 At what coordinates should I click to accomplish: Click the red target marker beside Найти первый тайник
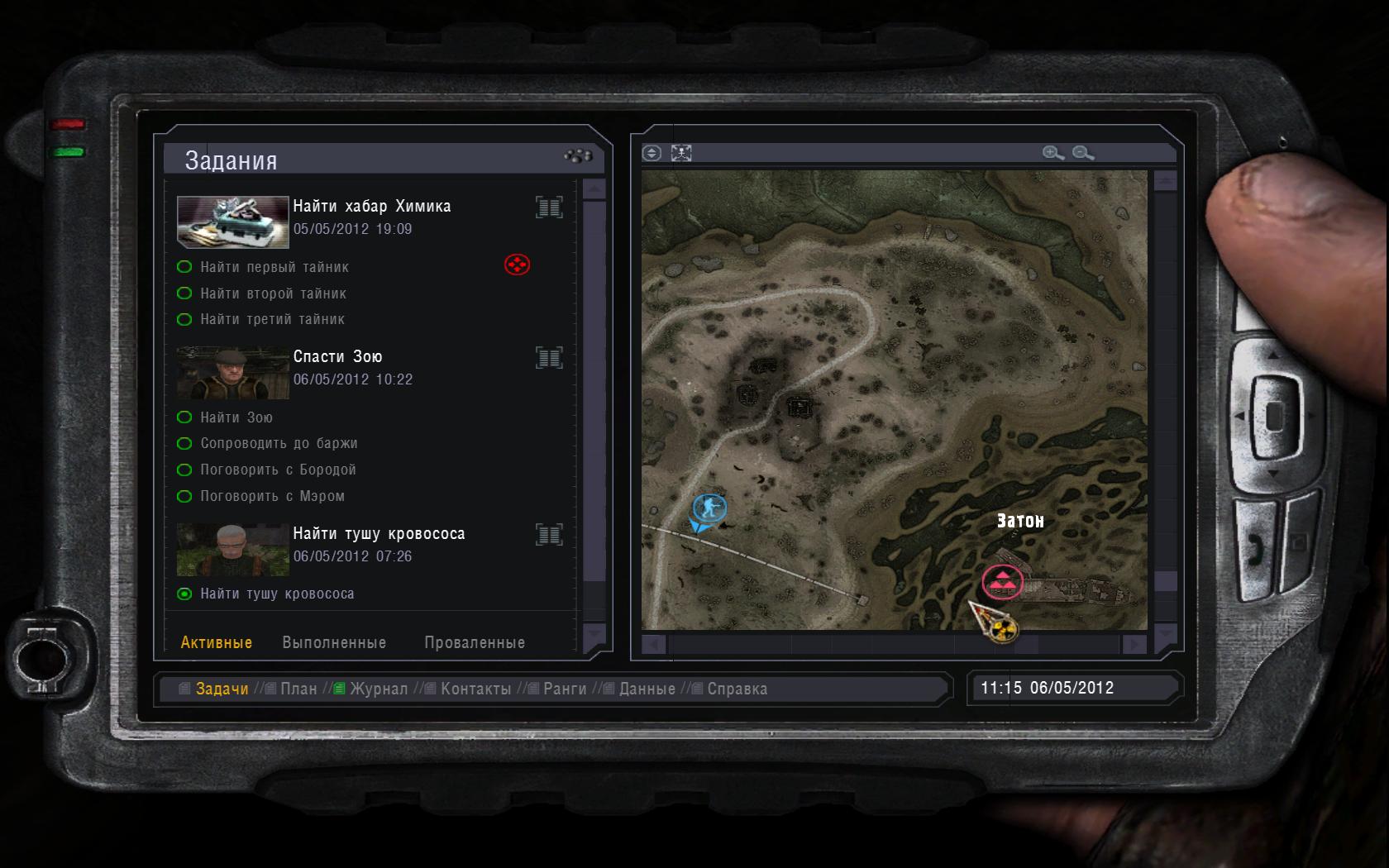coord(517,265)
